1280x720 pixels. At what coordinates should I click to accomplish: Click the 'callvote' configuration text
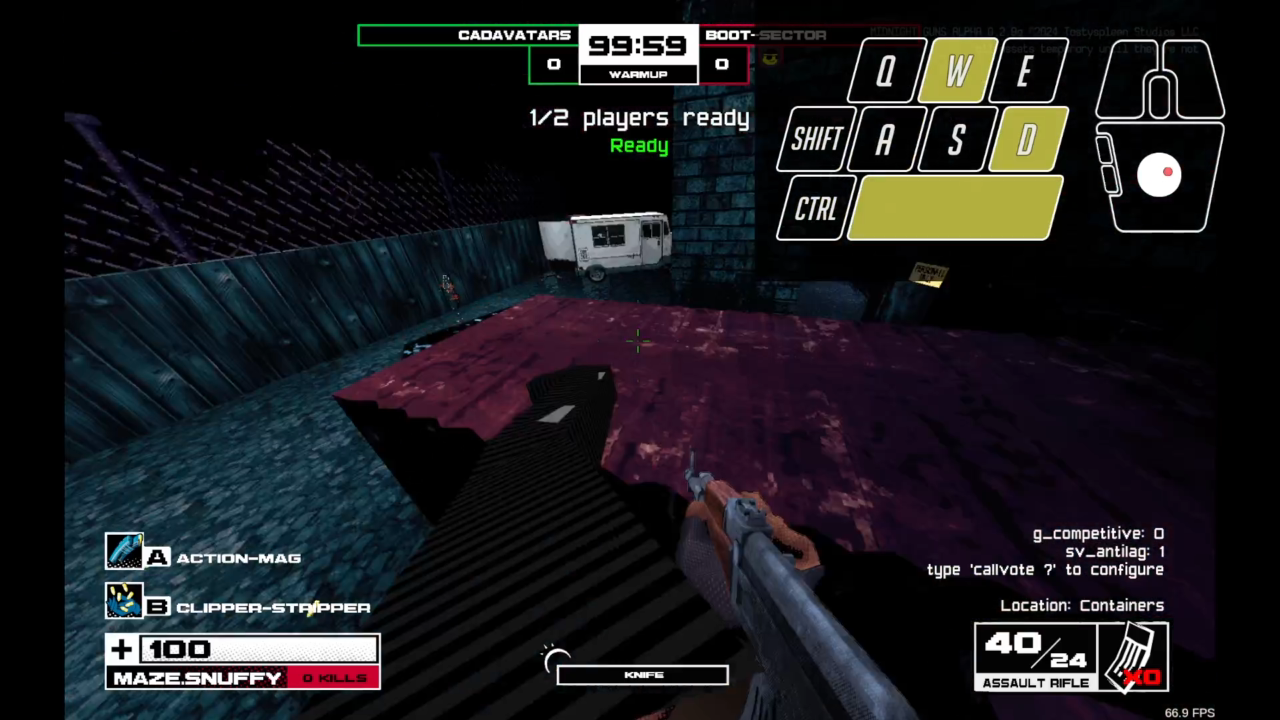(x=1044, y=569)
